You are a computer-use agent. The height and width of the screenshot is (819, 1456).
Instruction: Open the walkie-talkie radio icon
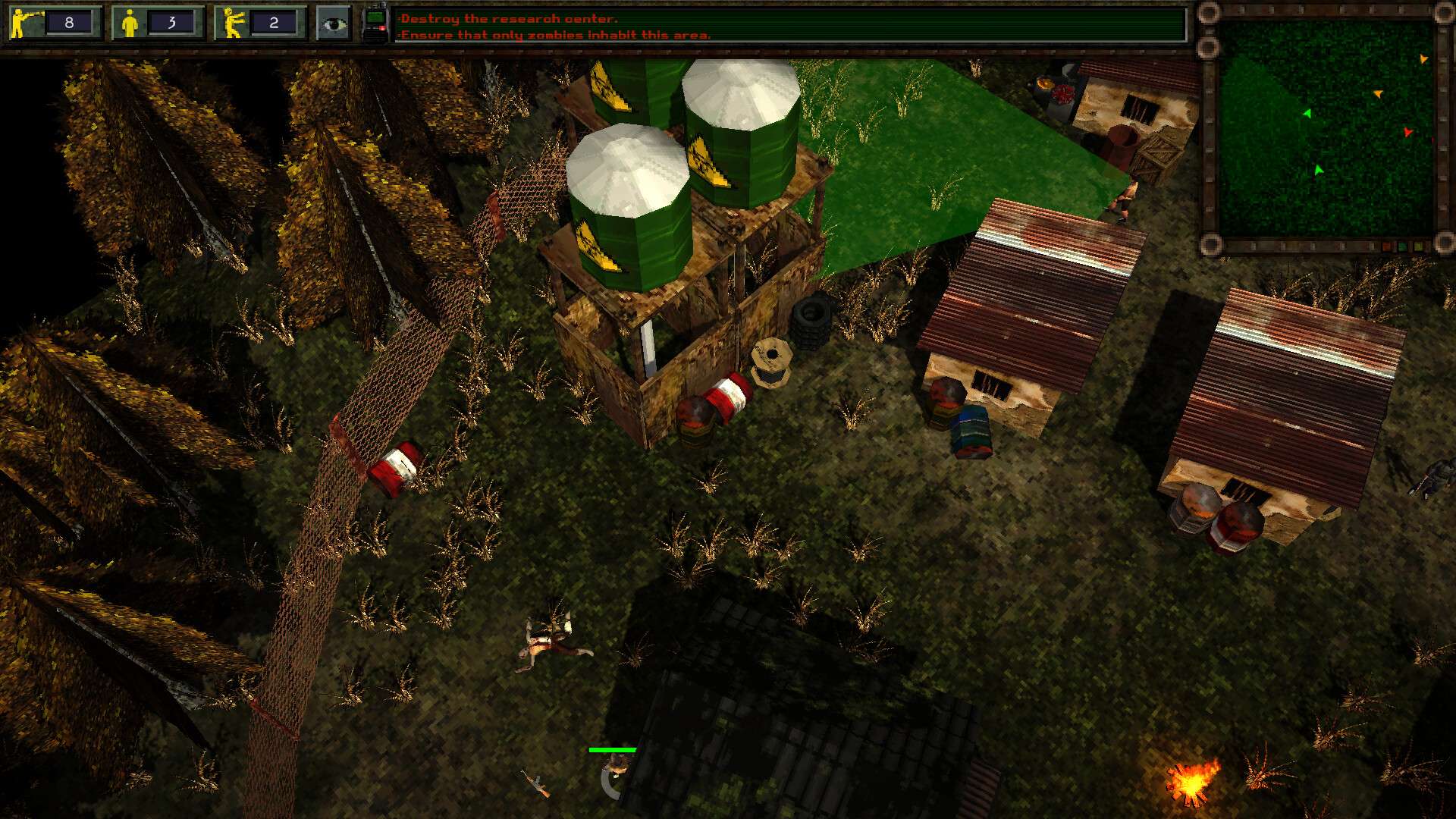click(x=375, y=23)
